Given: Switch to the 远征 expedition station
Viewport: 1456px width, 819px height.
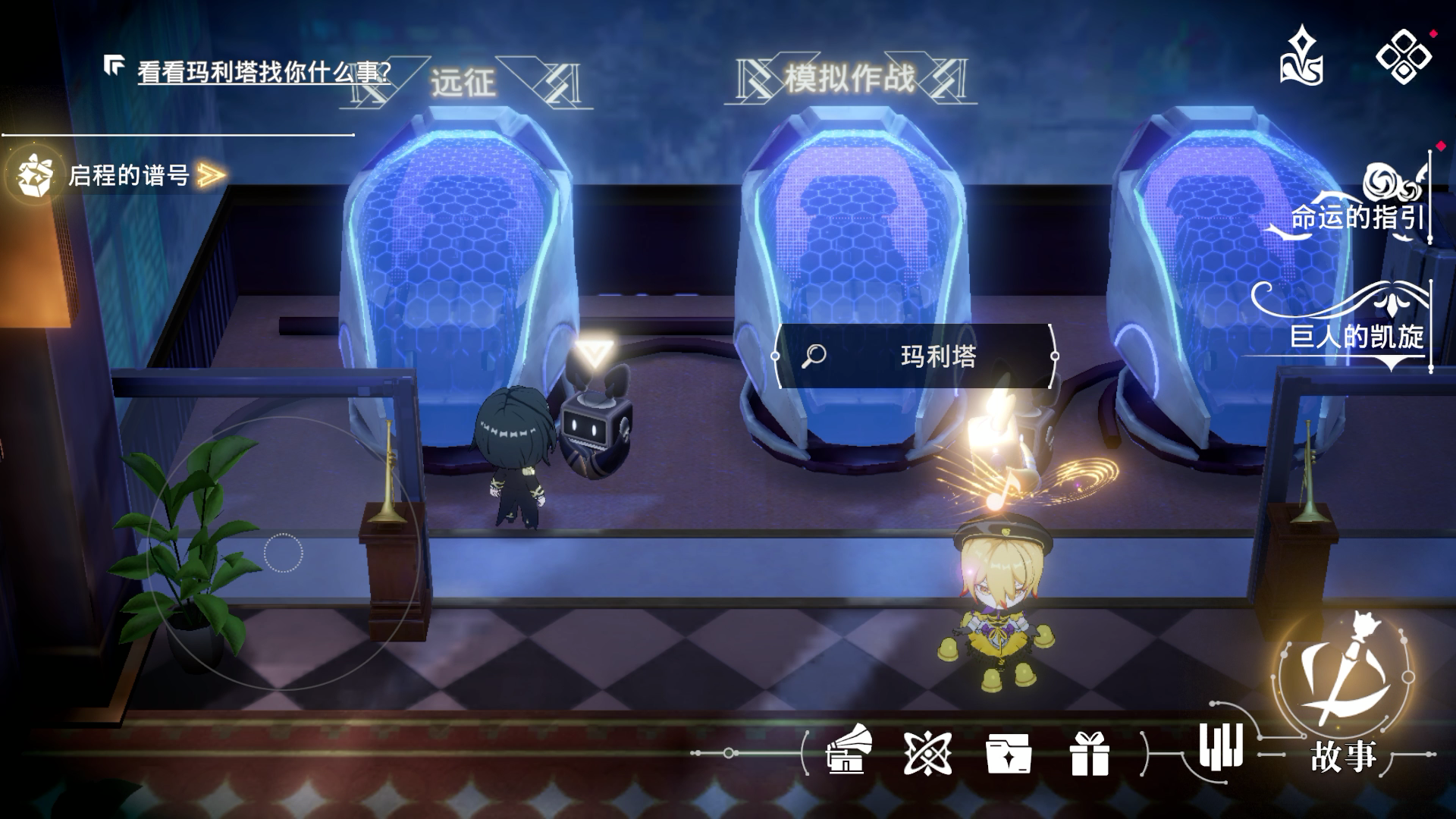Looking at the screenshot, I should (463, 82).
